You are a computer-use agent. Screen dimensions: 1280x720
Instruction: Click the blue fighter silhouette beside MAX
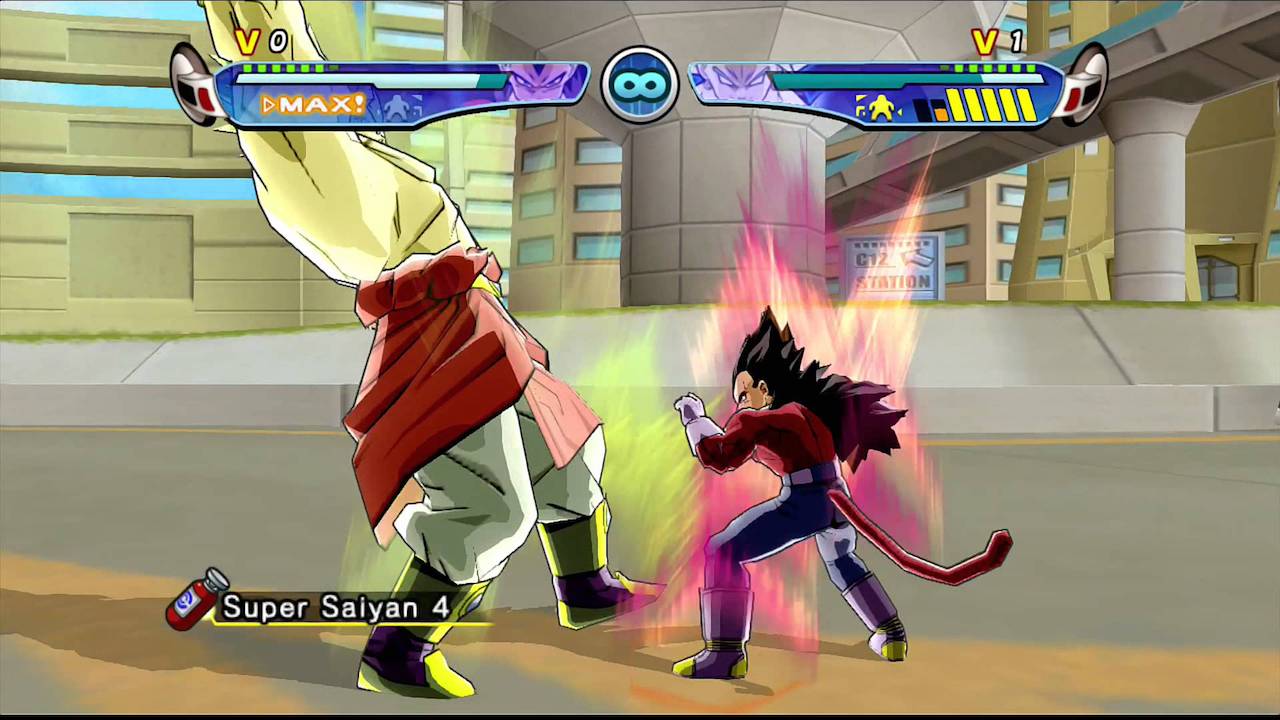click(x=401, y=106)
